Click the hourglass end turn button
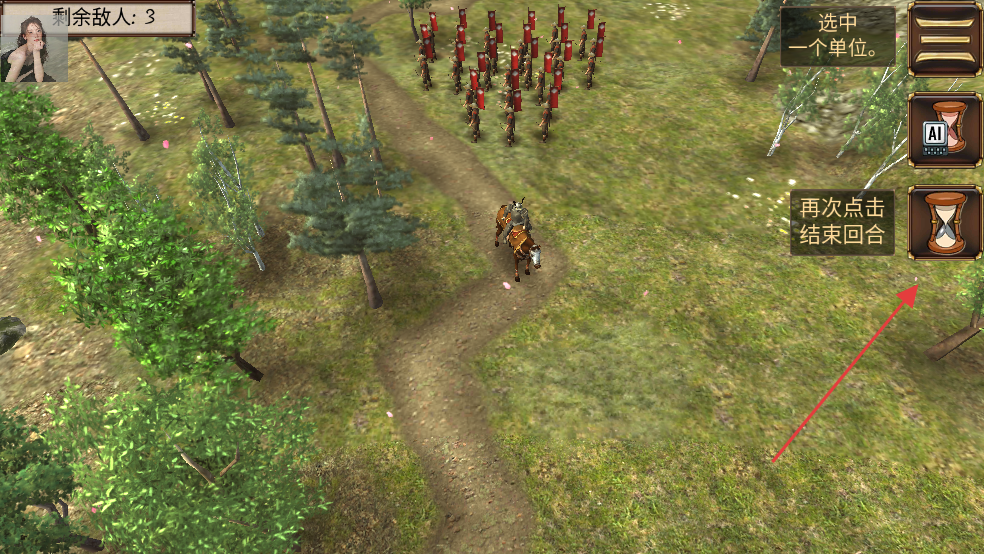The image size is (984, 554). click(x=944, y=222)
